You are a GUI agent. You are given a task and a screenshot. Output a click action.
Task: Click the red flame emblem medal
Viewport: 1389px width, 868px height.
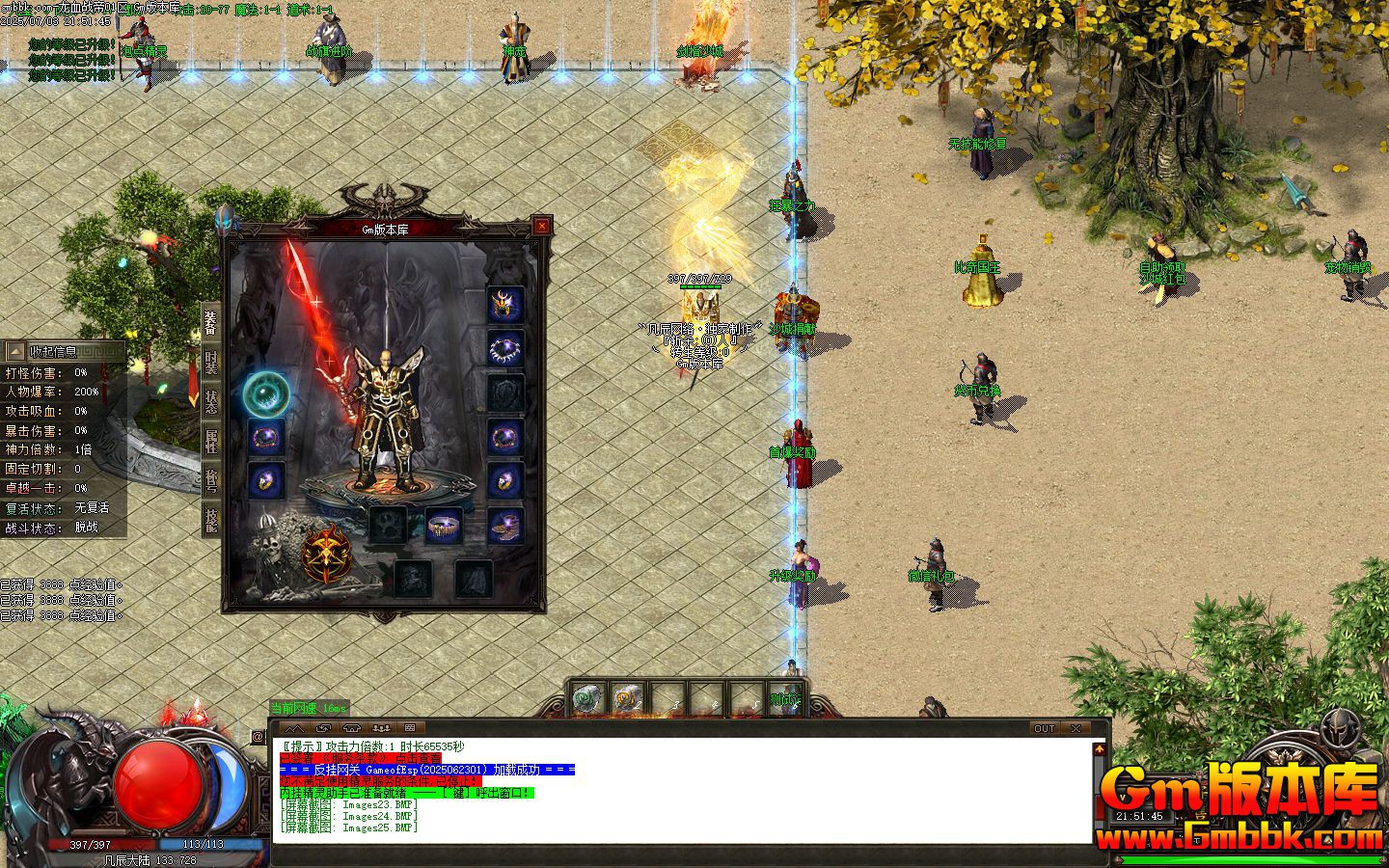click(x=326, y=555)
